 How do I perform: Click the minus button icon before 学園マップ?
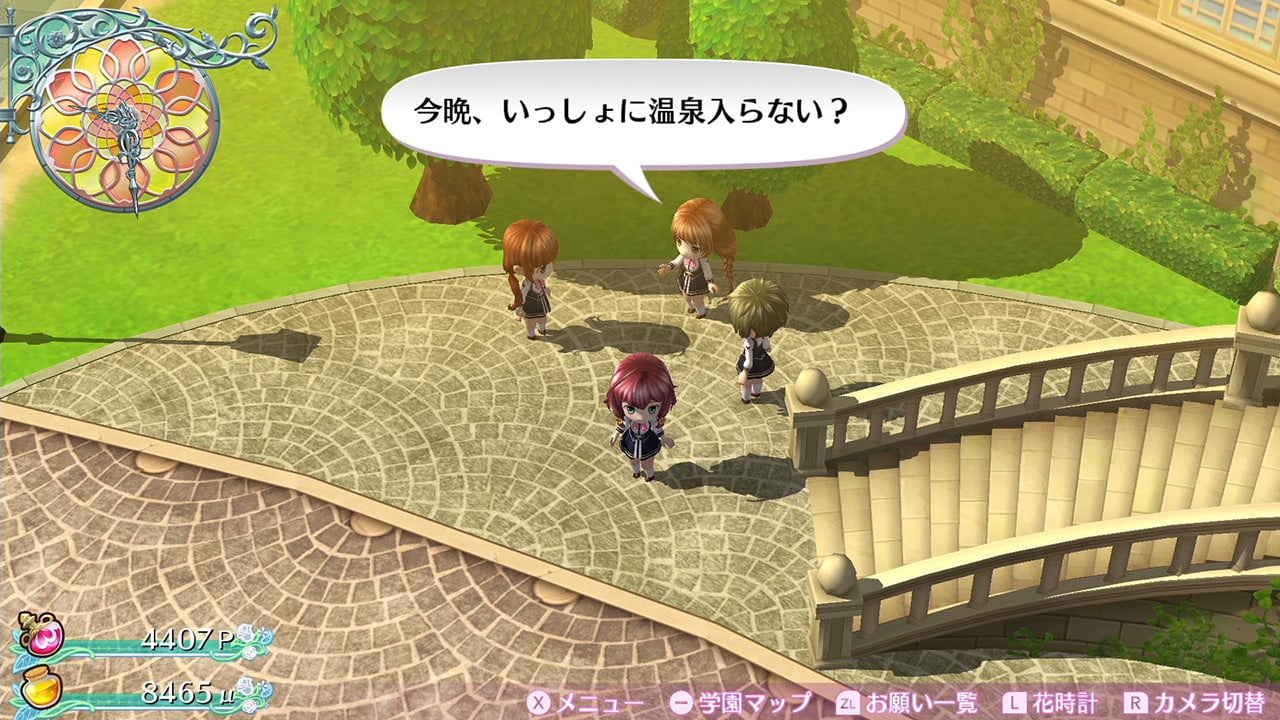pyautogui.click(x=680, y=702)
